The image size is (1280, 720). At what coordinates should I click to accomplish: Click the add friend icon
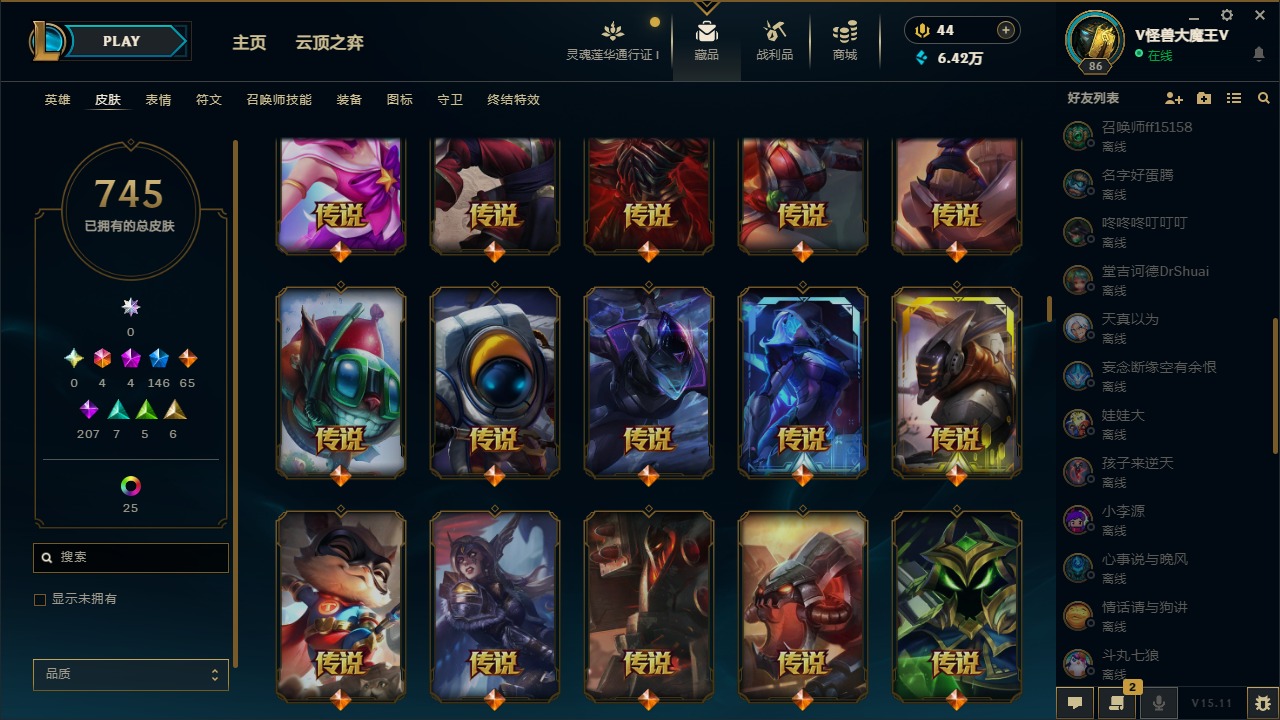click(x=1174, y=97)
